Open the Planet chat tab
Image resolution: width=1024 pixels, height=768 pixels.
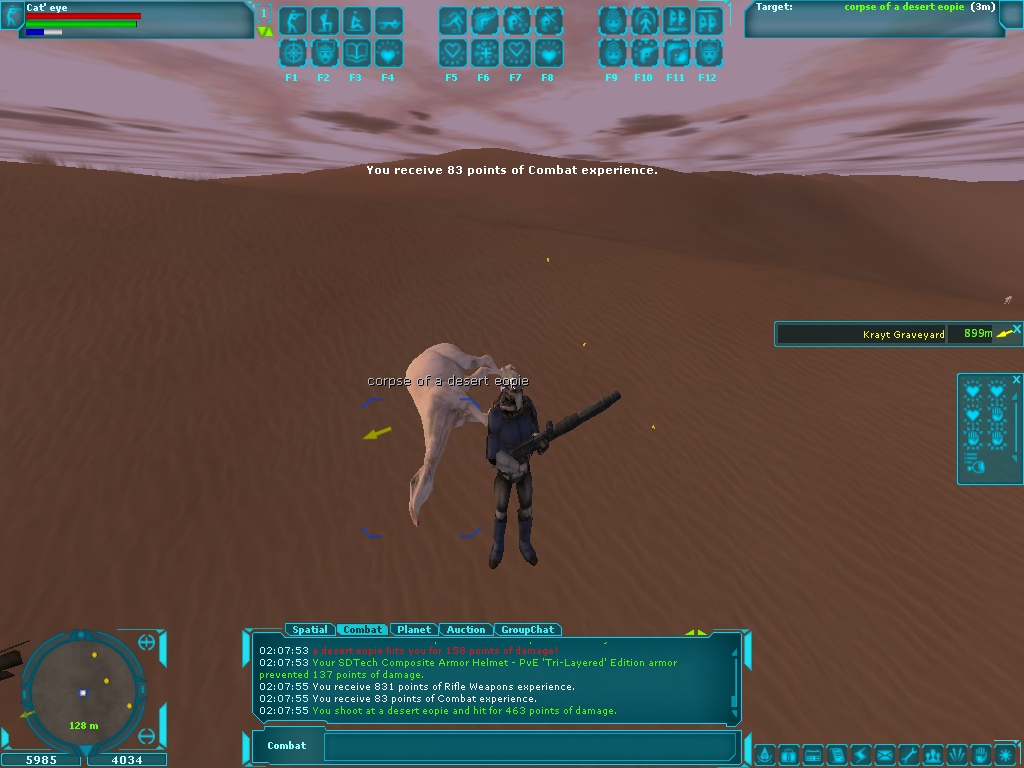414,630
